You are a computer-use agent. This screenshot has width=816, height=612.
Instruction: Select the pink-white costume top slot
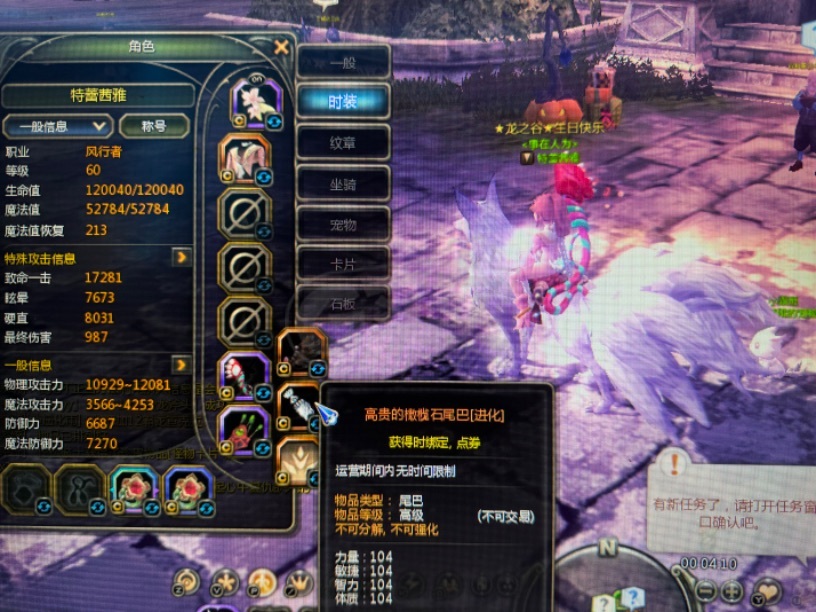click(243, 158)
